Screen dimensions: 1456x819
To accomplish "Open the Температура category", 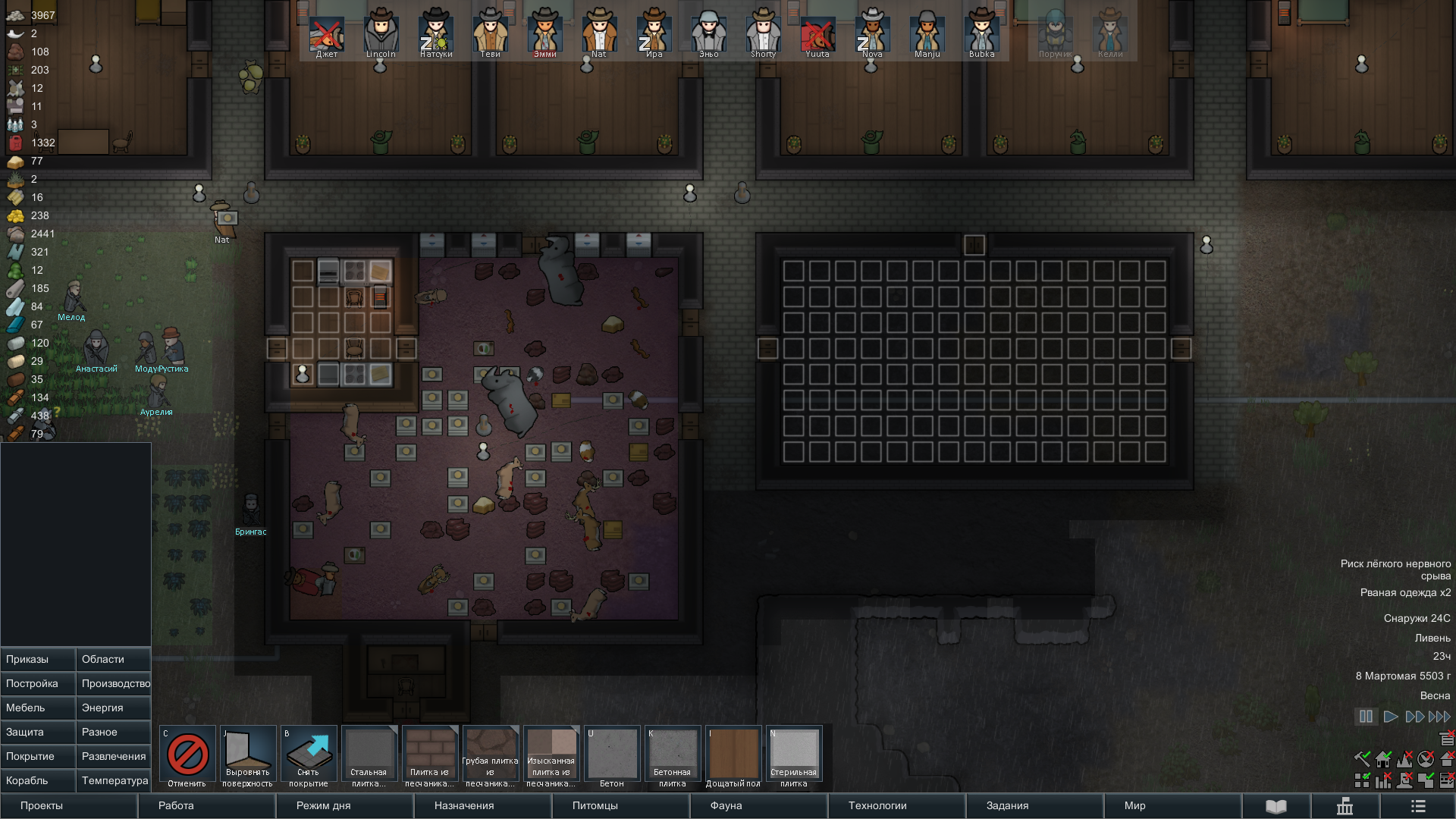I will [114, 780].
